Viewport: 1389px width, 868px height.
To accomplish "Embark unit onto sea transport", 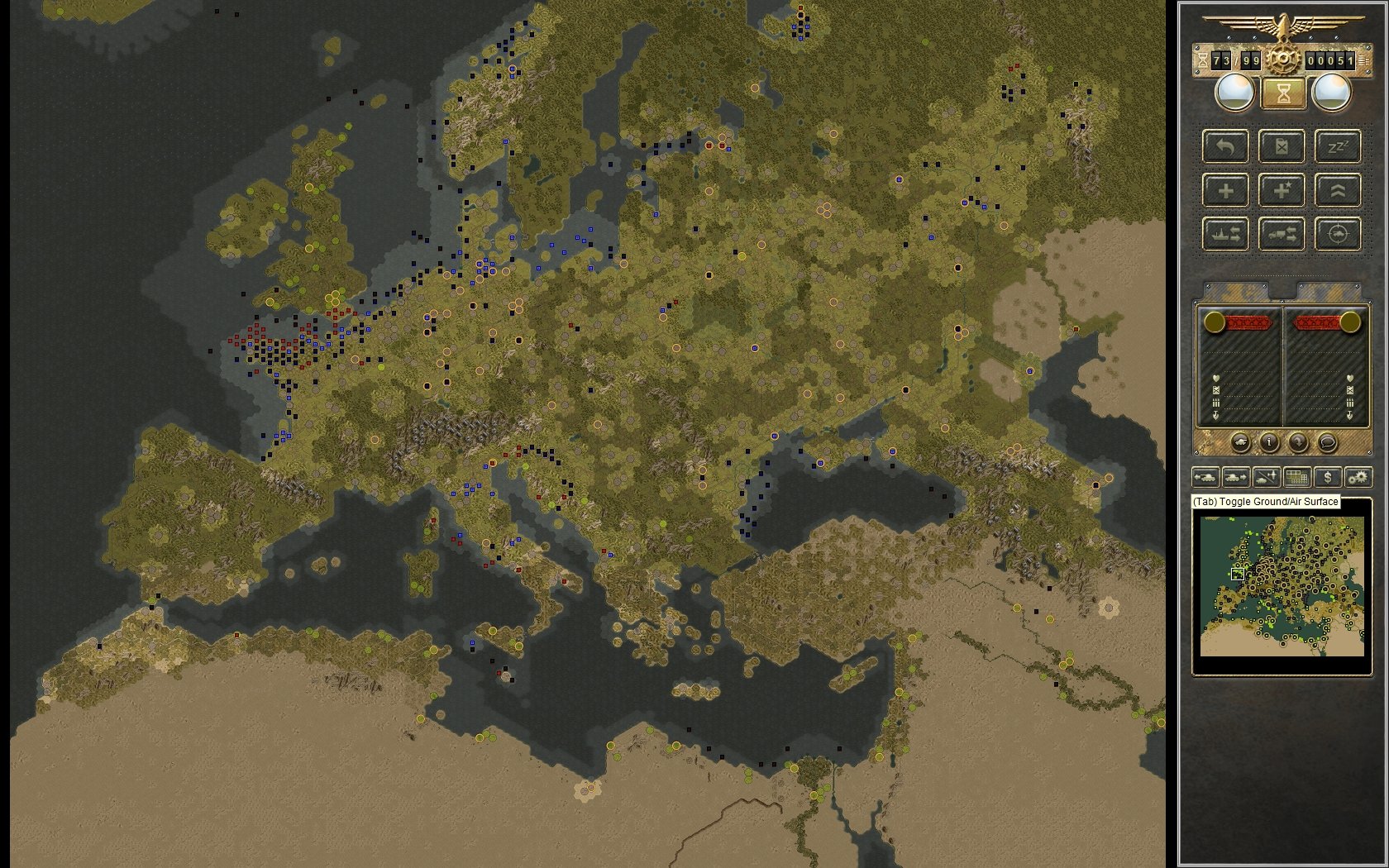I will pyautogui.click(x=1224, y=234).
